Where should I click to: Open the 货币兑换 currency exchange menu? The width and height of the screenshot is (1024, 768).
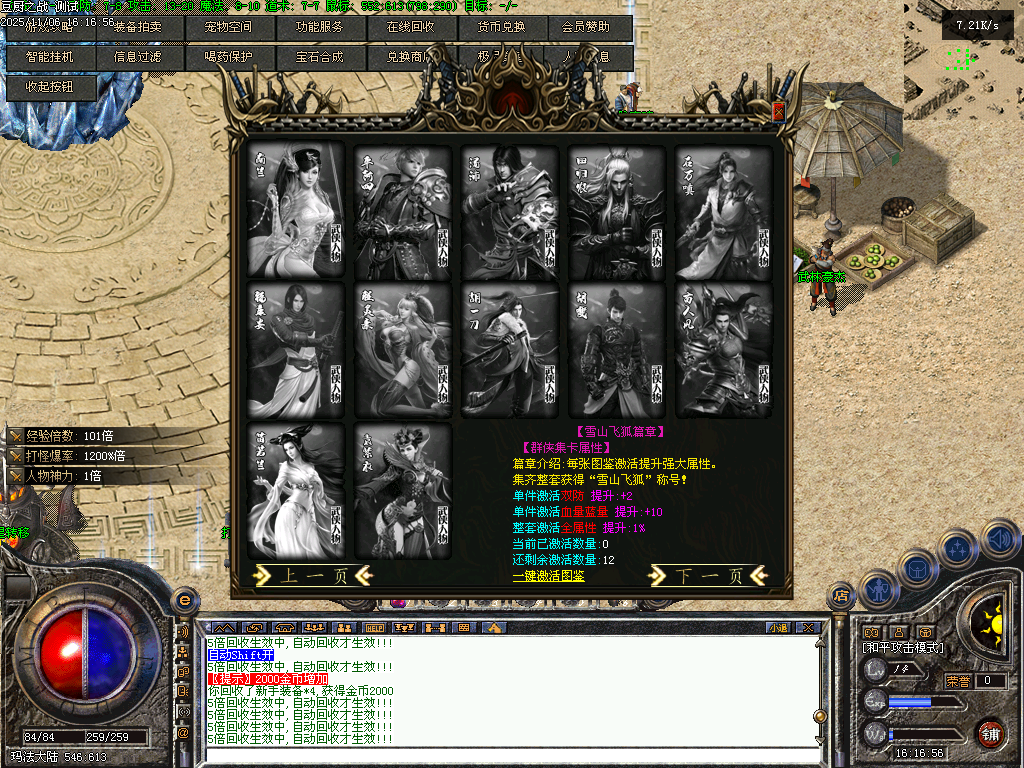[x=501, y=27]
